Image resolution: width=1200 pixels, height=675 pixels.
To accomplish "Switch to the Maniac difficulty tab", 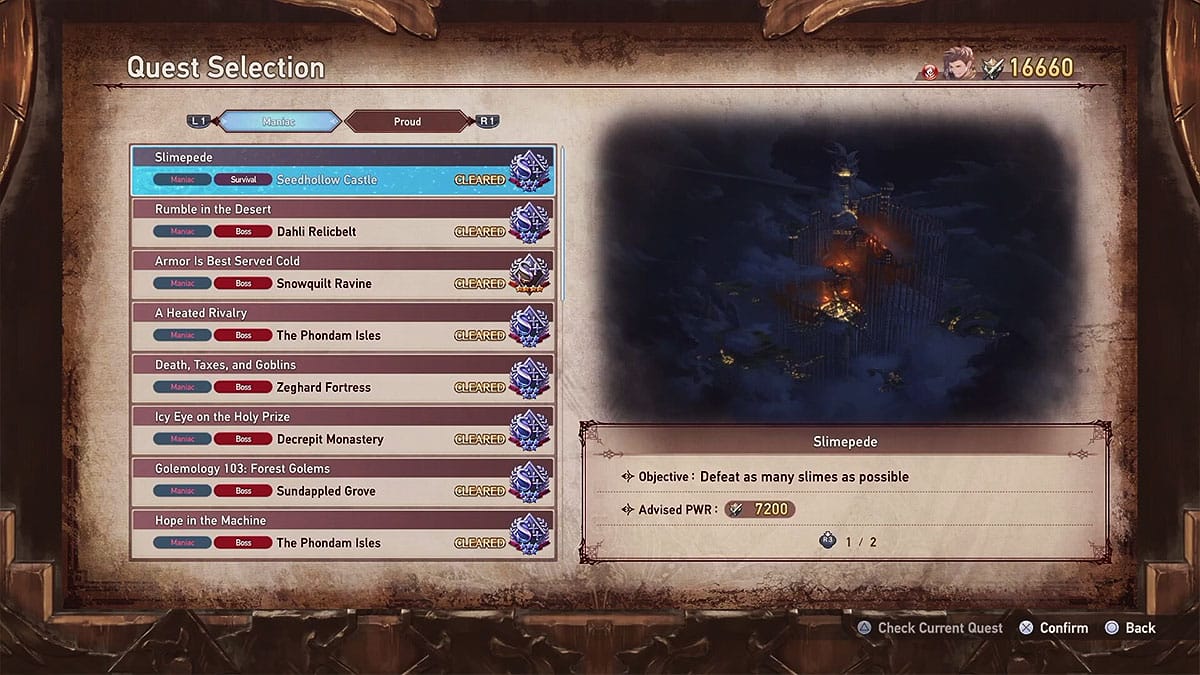I will pos(279,122).
